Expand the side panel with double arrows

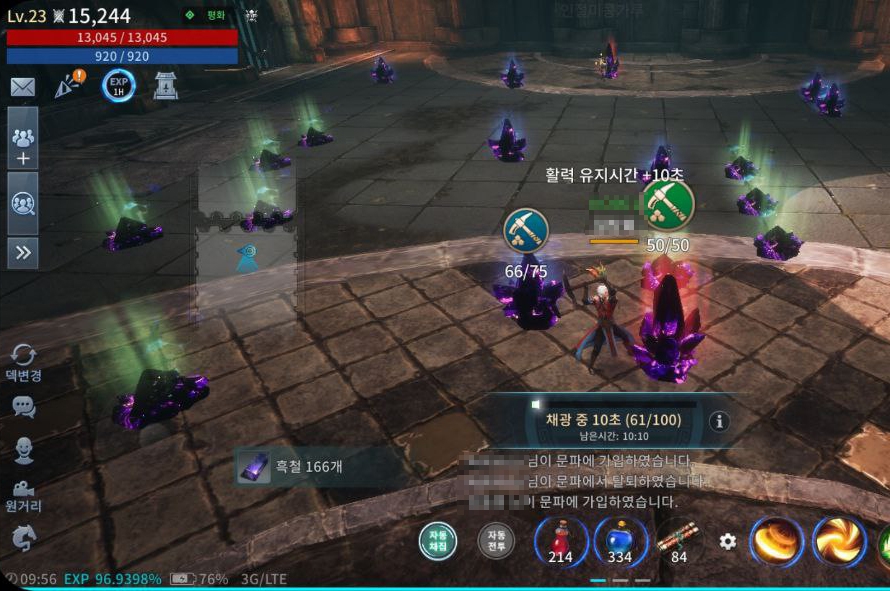(x=23, y=254)
